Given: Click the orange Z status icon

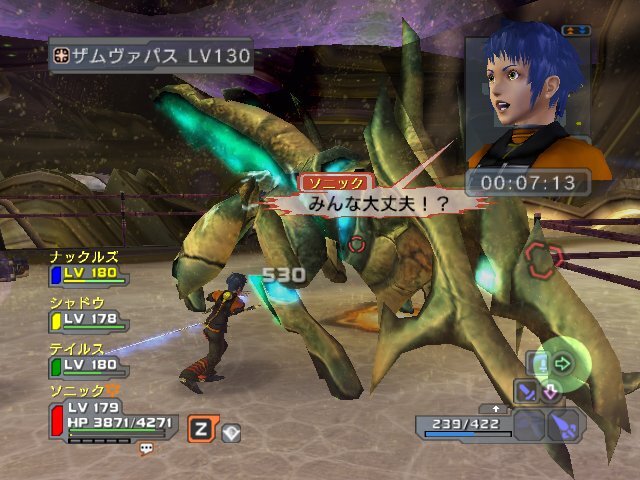Looking at the screenshot, I should 201,431.
